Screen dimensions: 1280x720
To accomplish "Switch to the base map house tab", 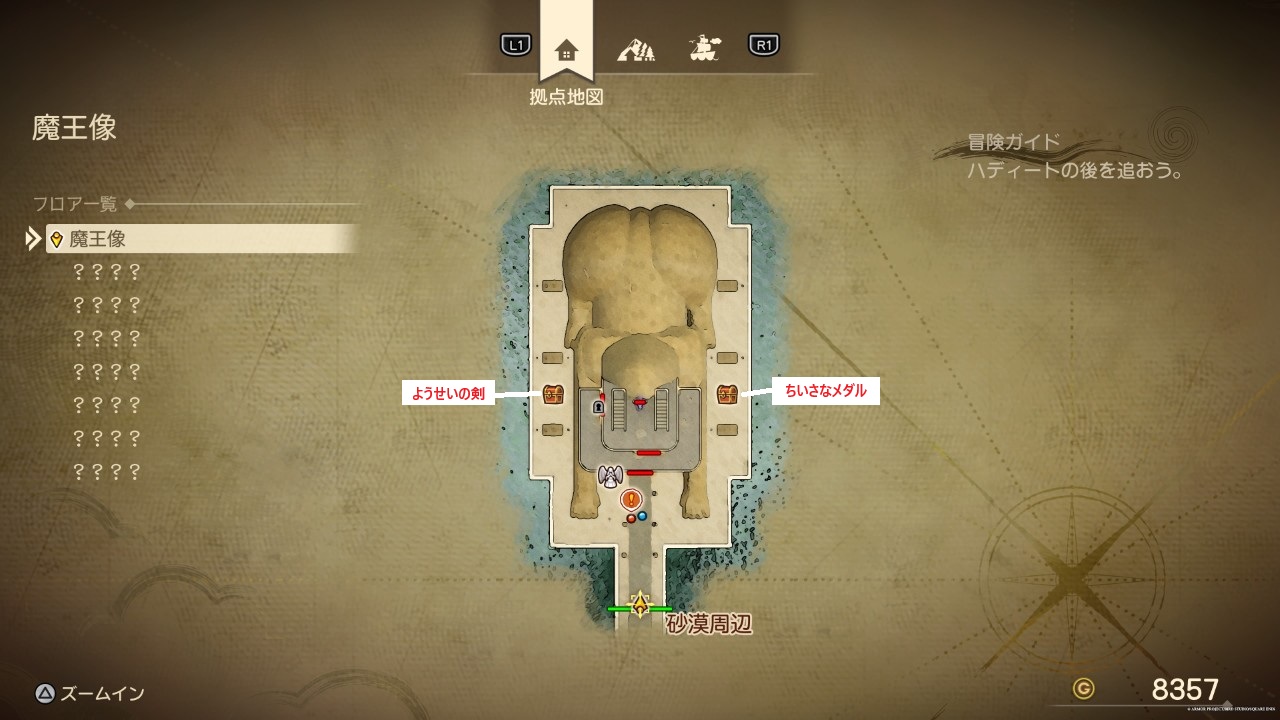I will 566,48.
